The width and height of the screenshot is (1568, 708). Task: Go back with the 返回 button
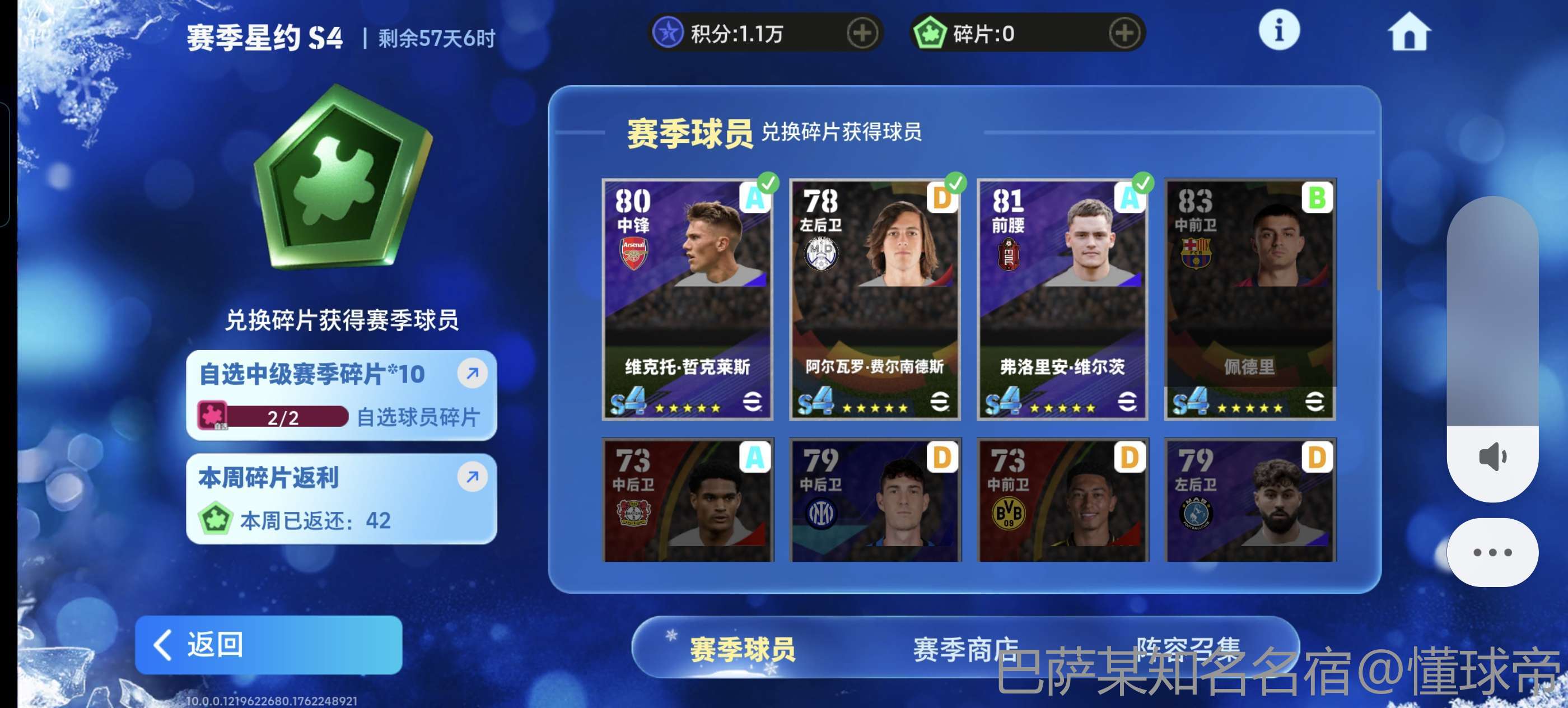[268, 644]
